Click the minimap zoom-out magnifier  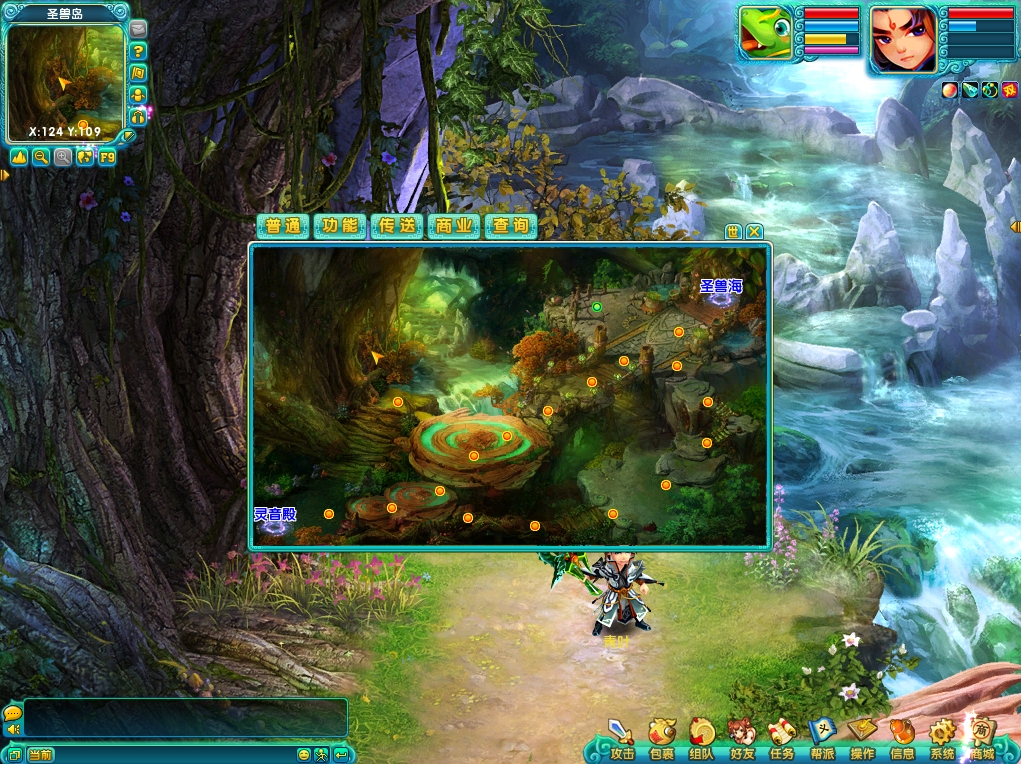[x=41, y=157]
